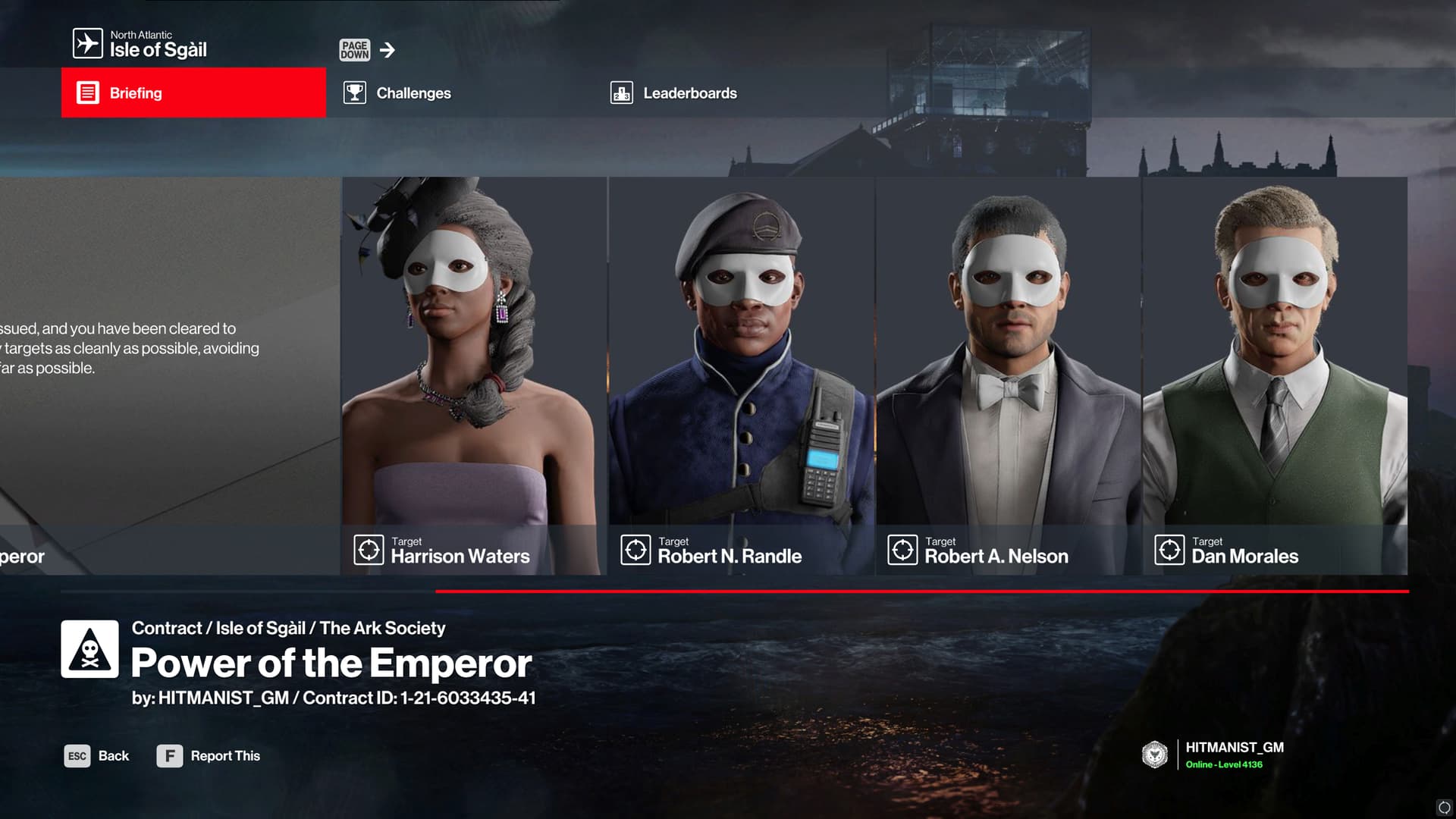Show the Leaderboards tab
Viewport: 1456px width, 819px height.
pyautogui.click(x=689, y=93)
